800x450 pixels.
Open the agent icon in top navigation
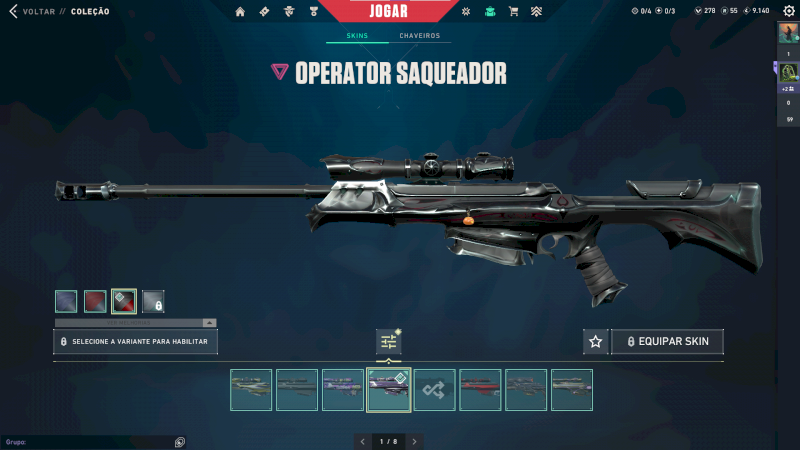tap(288, 12)
